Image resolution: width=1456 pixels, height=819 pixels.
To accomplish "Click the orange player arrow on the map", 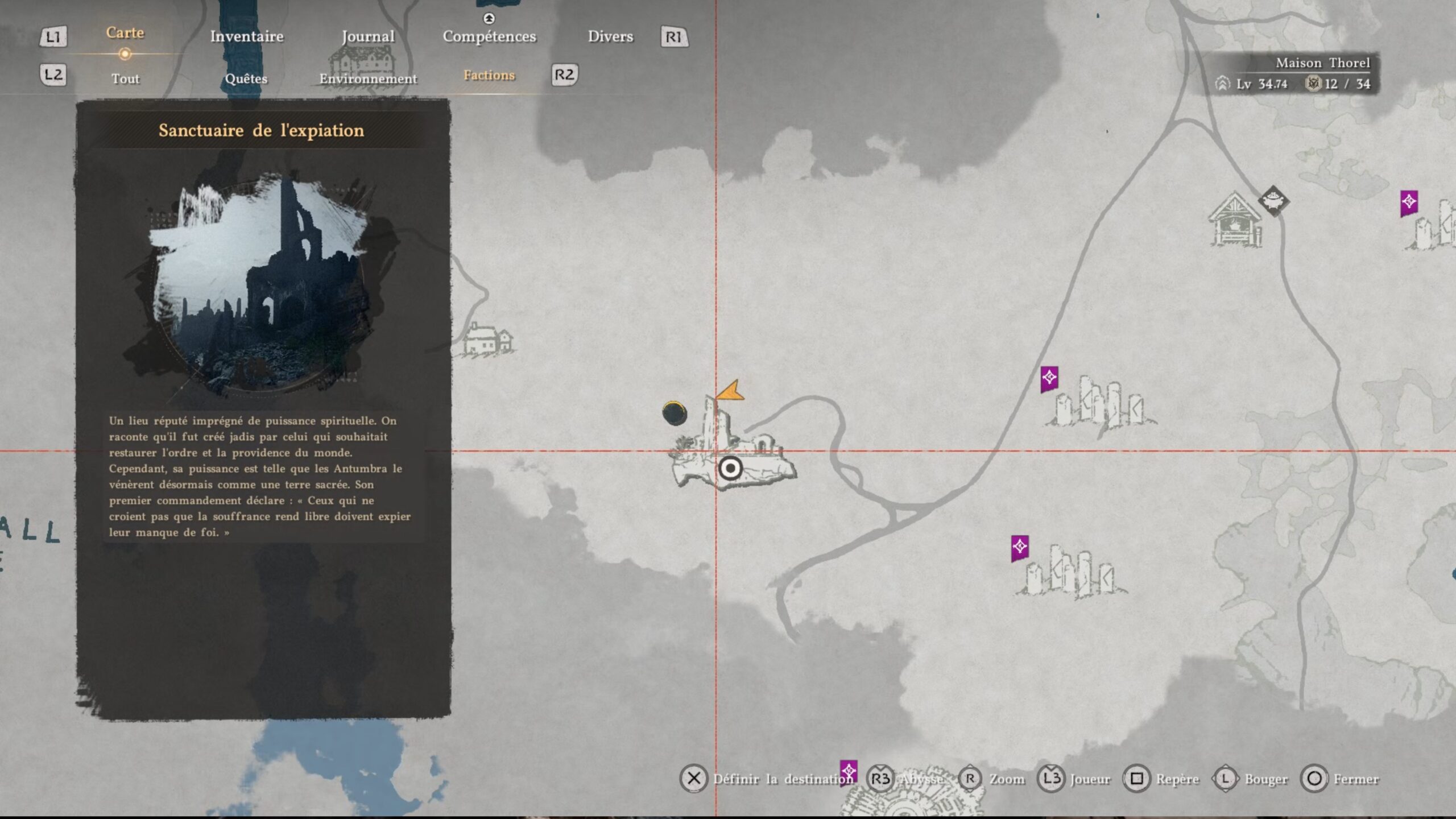I will click(x=731, y=391).
